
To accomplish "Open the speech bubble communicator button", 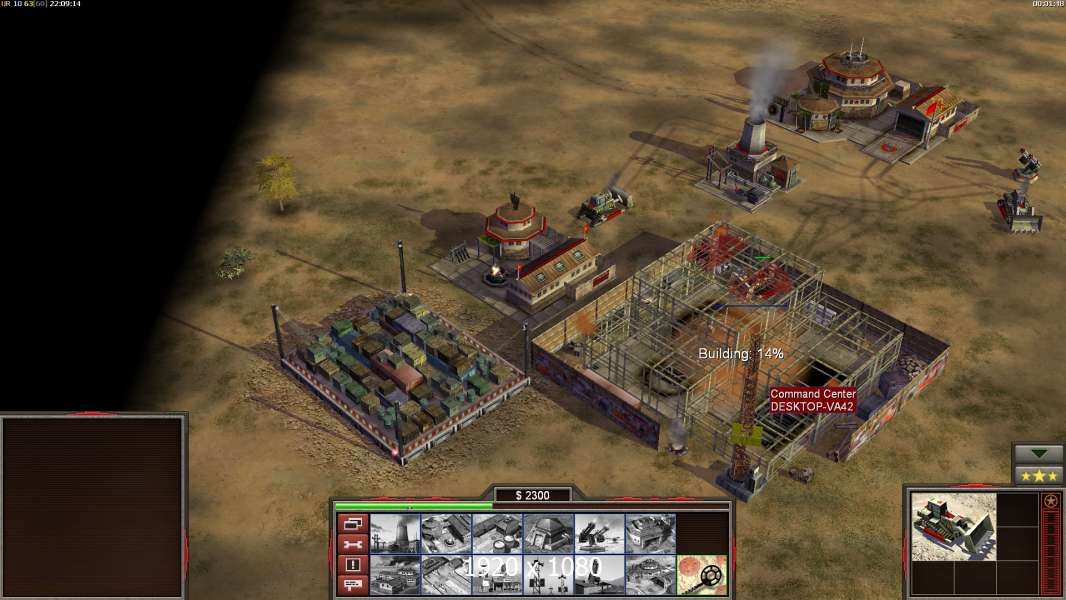I will pos(351,585).
